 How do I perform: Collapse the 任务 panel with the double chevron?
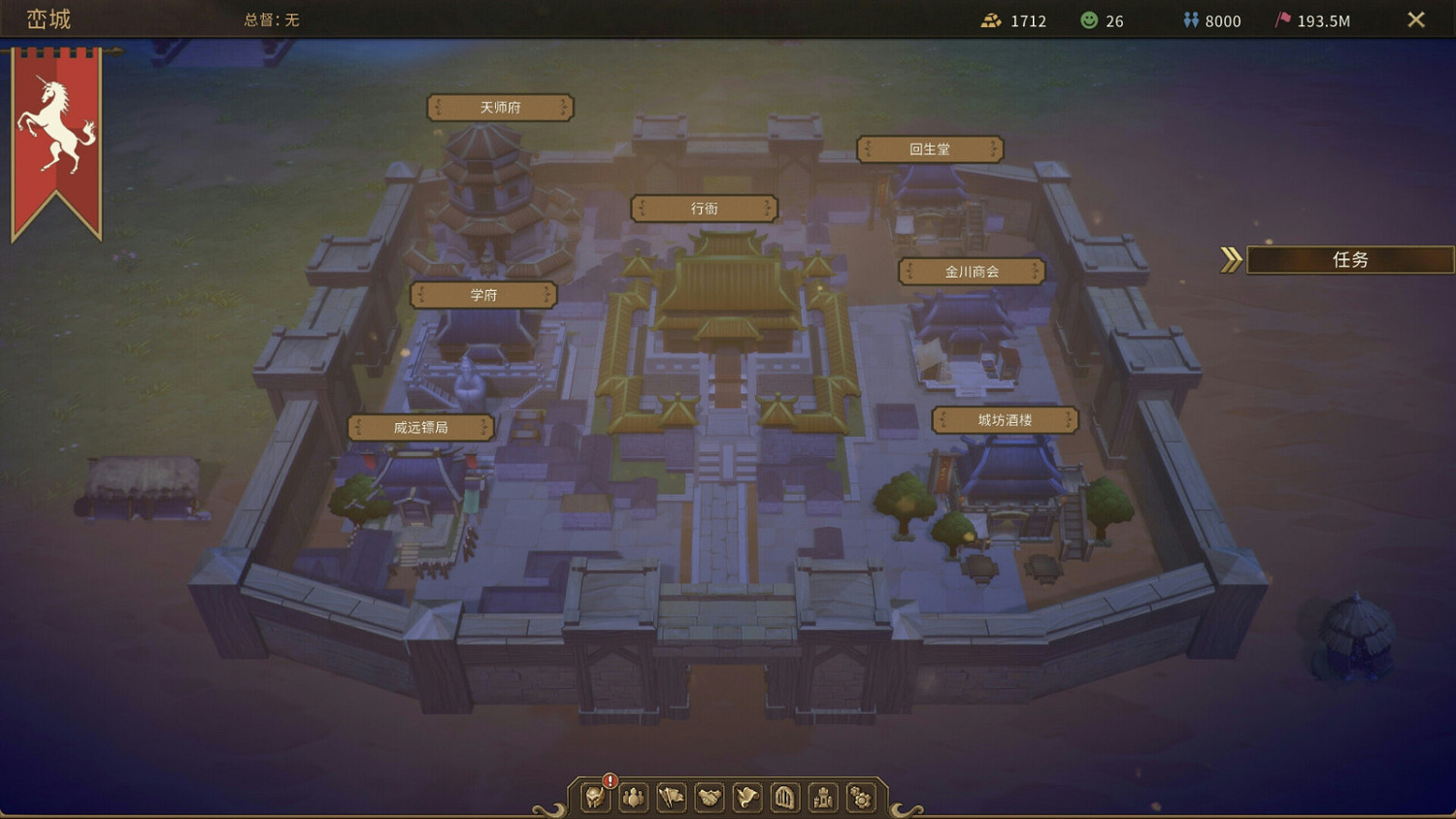(1231, 259)
